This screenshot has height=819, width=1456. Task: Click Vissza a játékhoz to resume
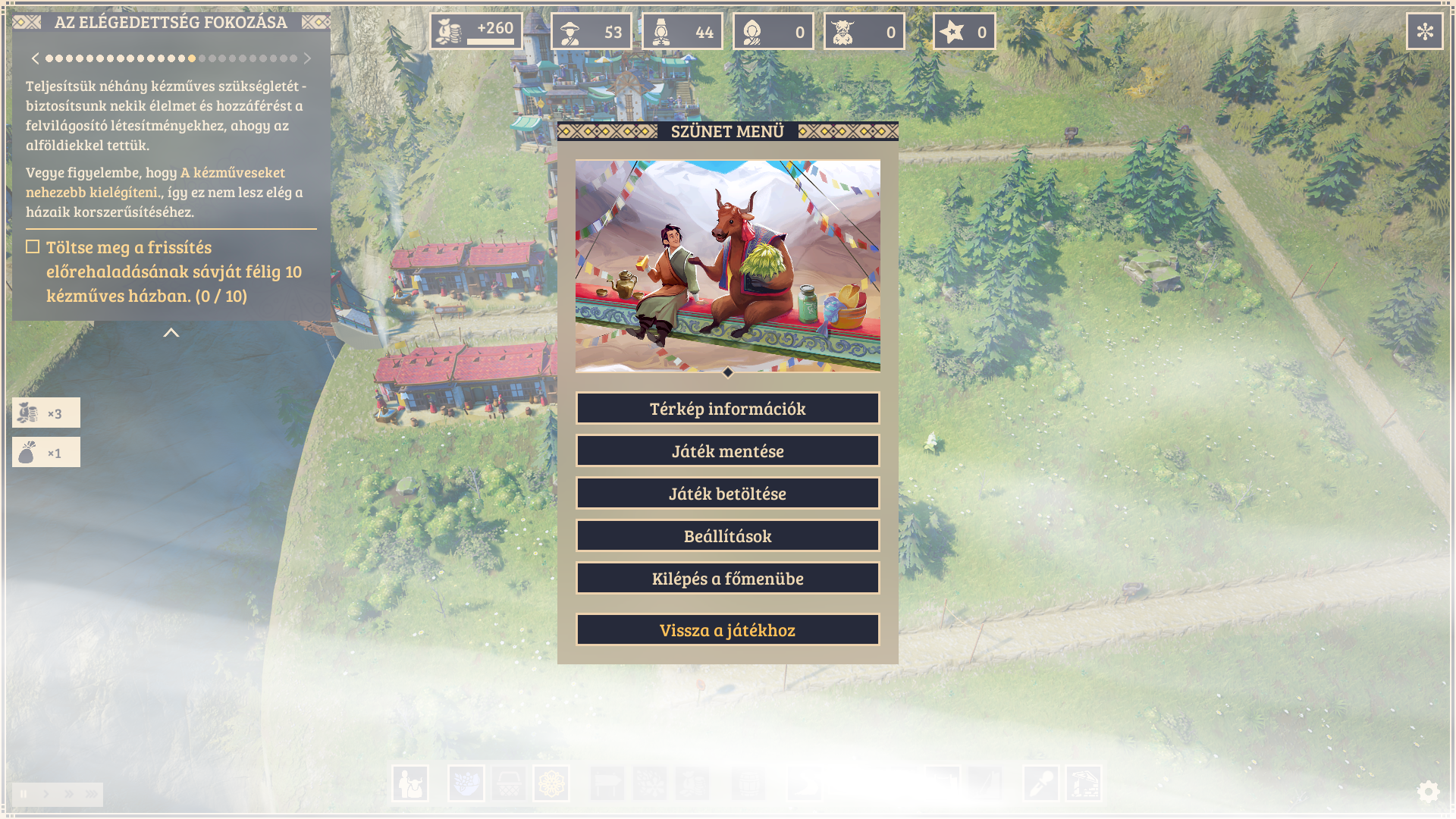click(x=727, y=630)
